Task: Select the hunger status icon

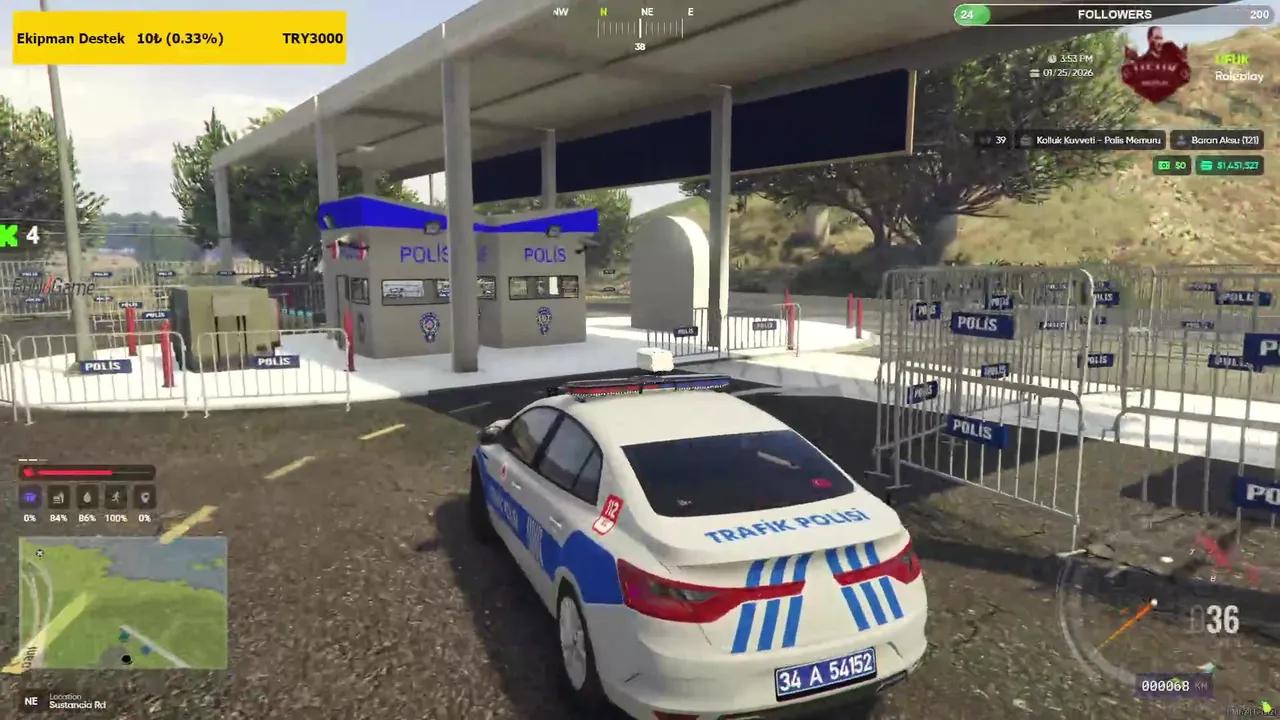Action: [58, 497]
